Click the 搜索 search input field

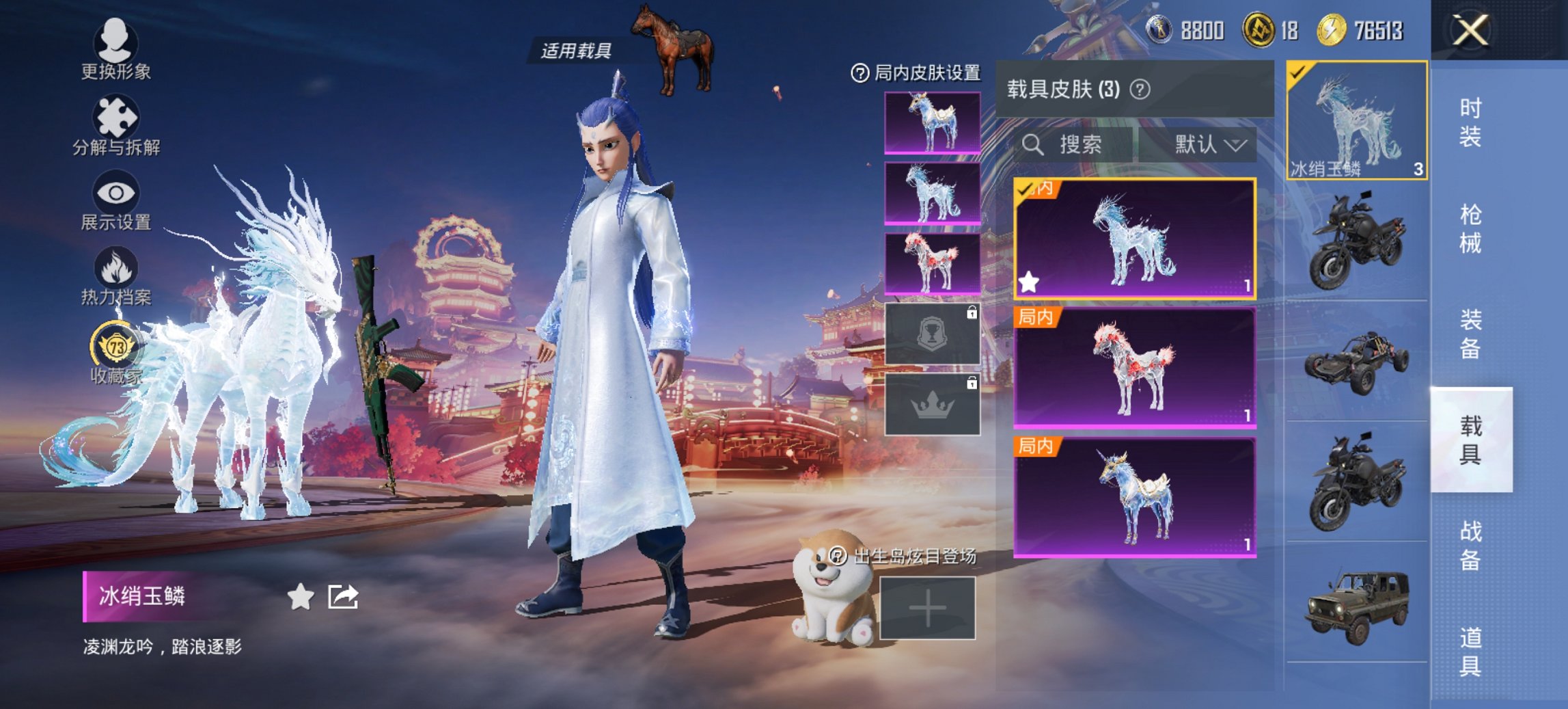(x=1079, y=145)
